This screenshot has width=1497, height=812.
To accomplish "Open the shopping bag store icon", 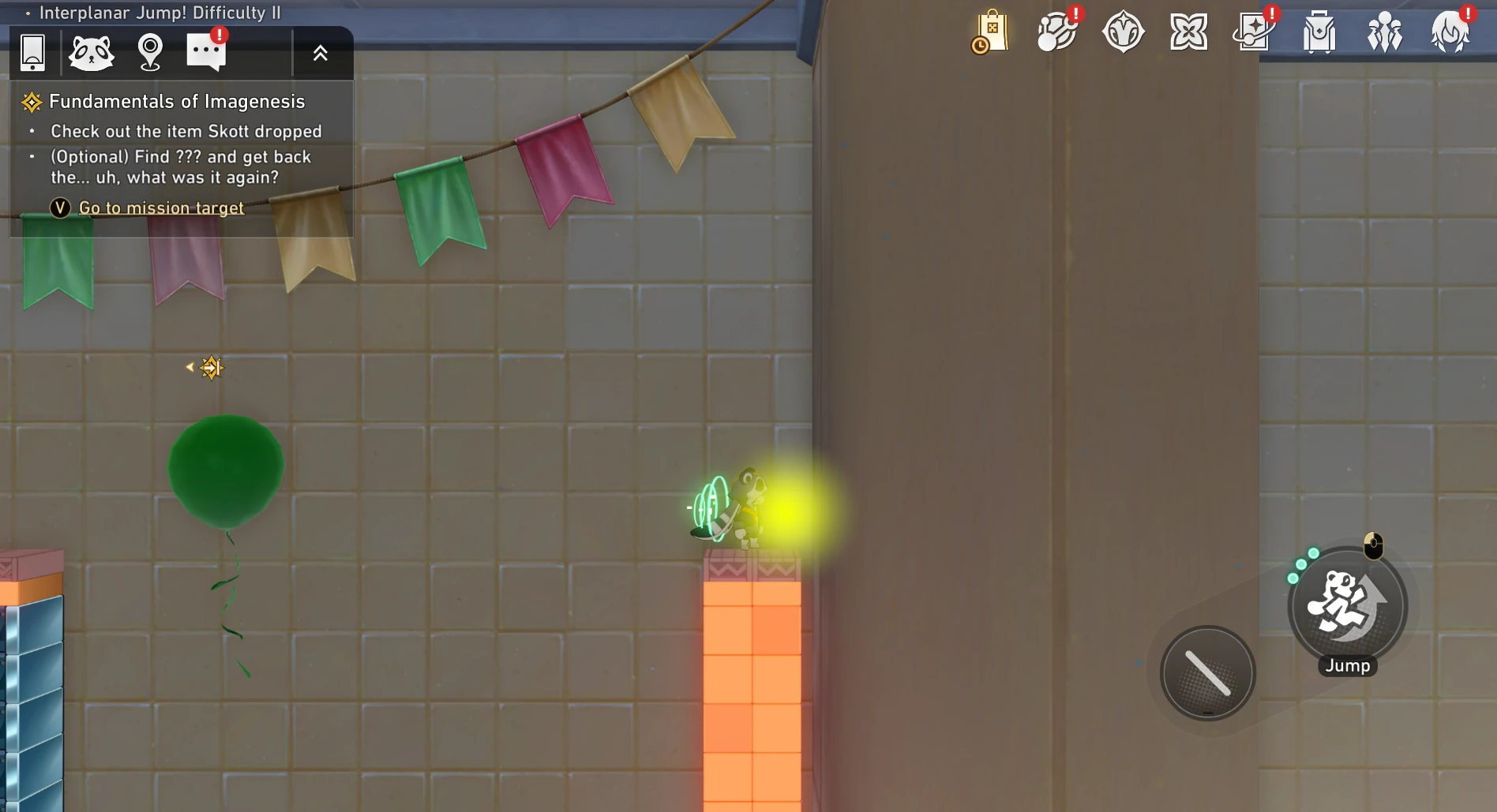I will (x=991, y=32).
